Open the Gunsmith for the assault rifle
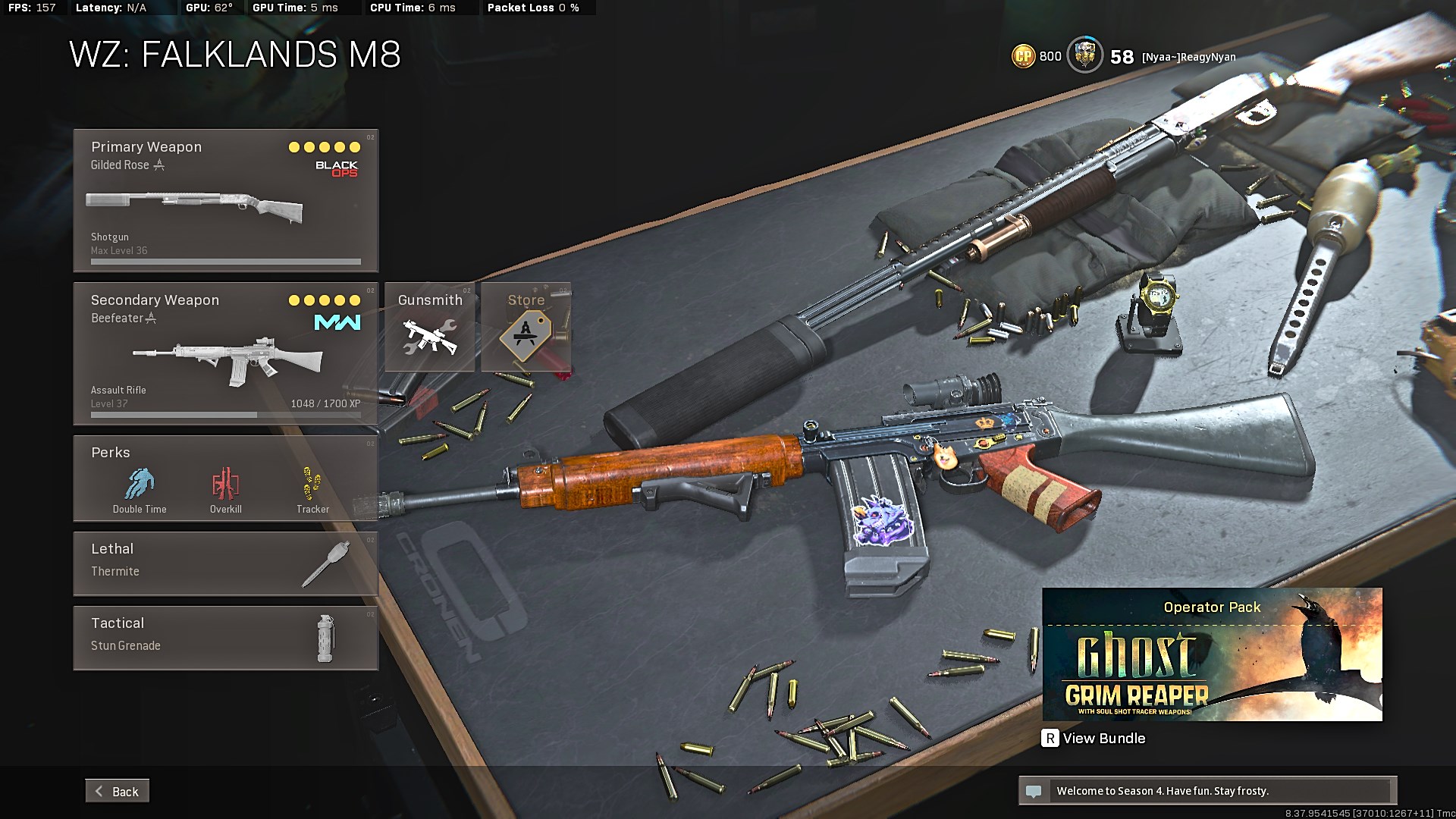 coord(430,327)
